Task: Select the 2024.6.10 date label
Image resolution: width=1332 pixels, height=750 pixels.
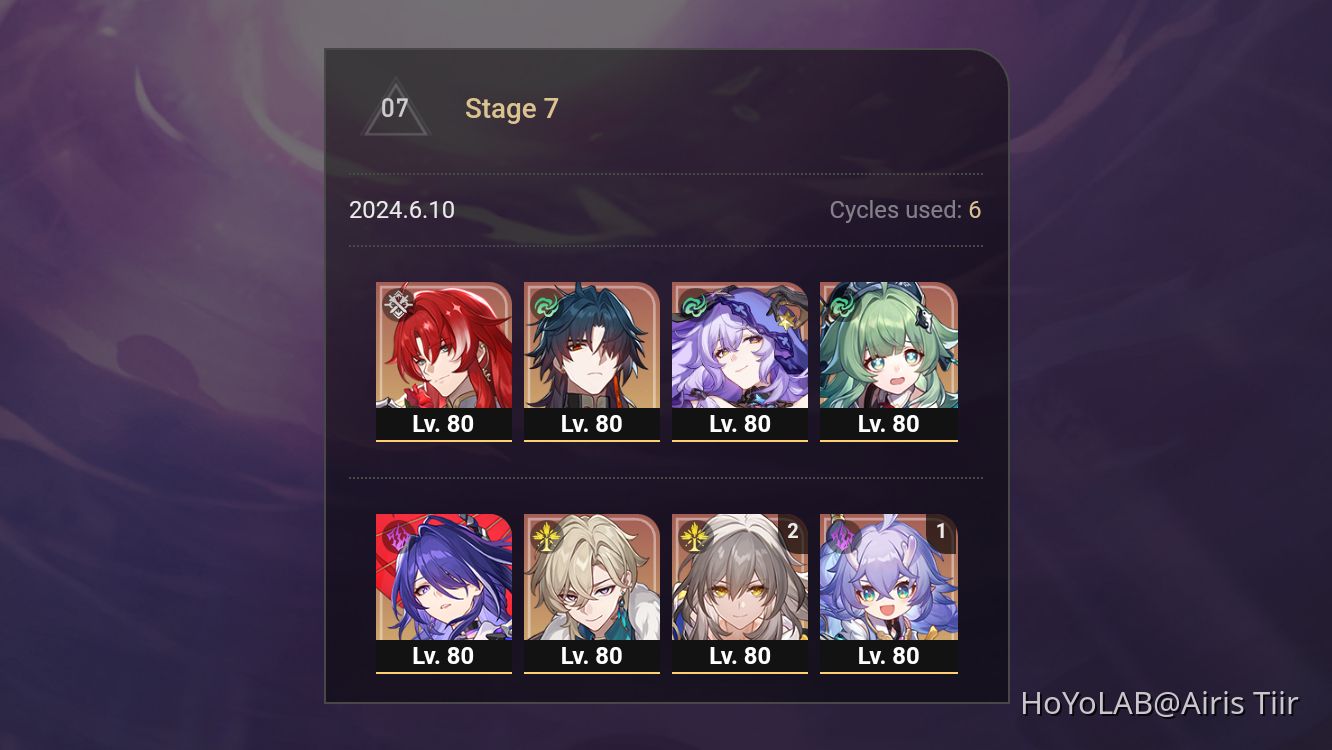Action: pos(401,210)
